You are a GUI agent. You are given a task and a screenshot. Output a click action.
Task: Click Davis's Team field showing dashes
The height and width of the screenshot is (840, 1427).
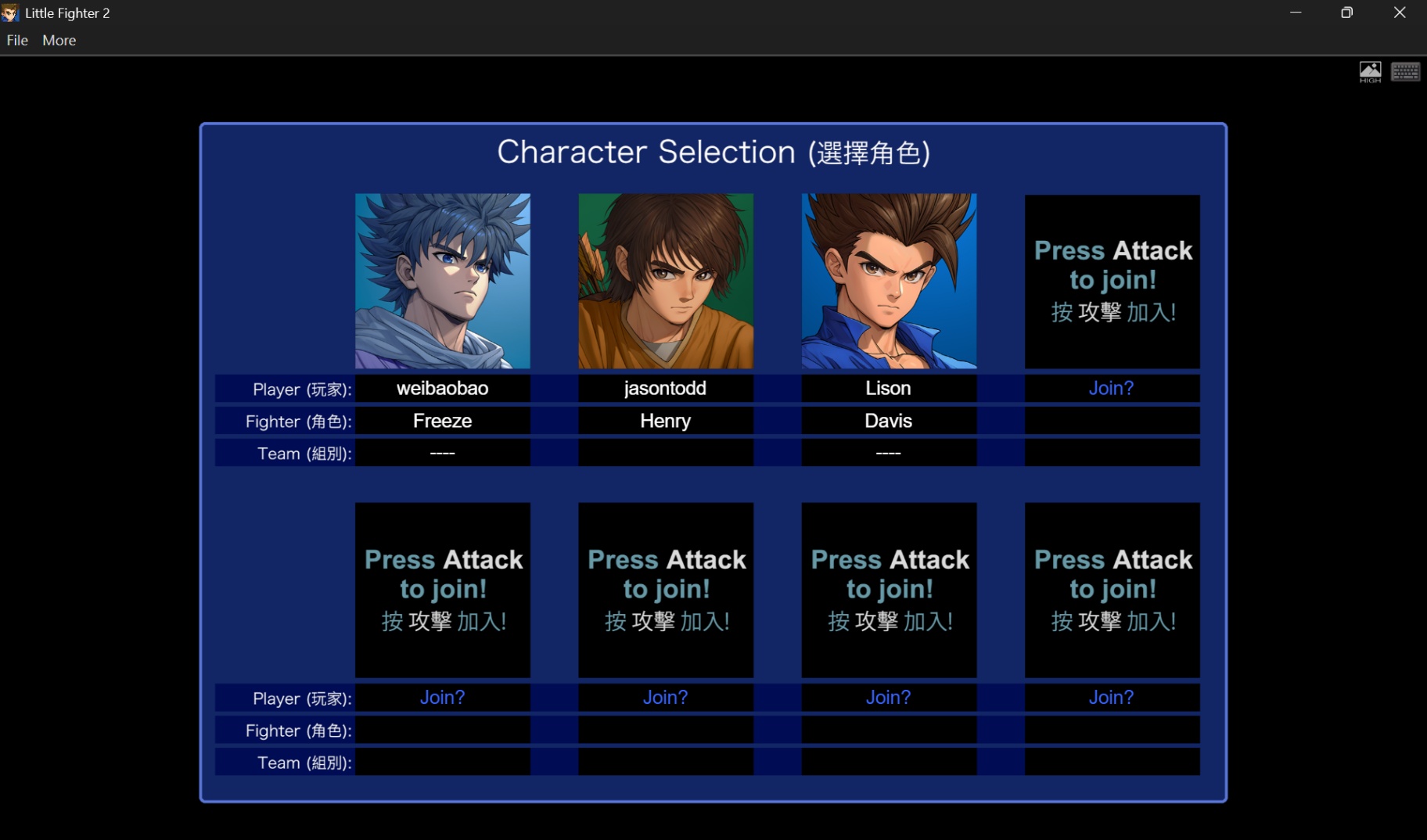tap(888, 452)
